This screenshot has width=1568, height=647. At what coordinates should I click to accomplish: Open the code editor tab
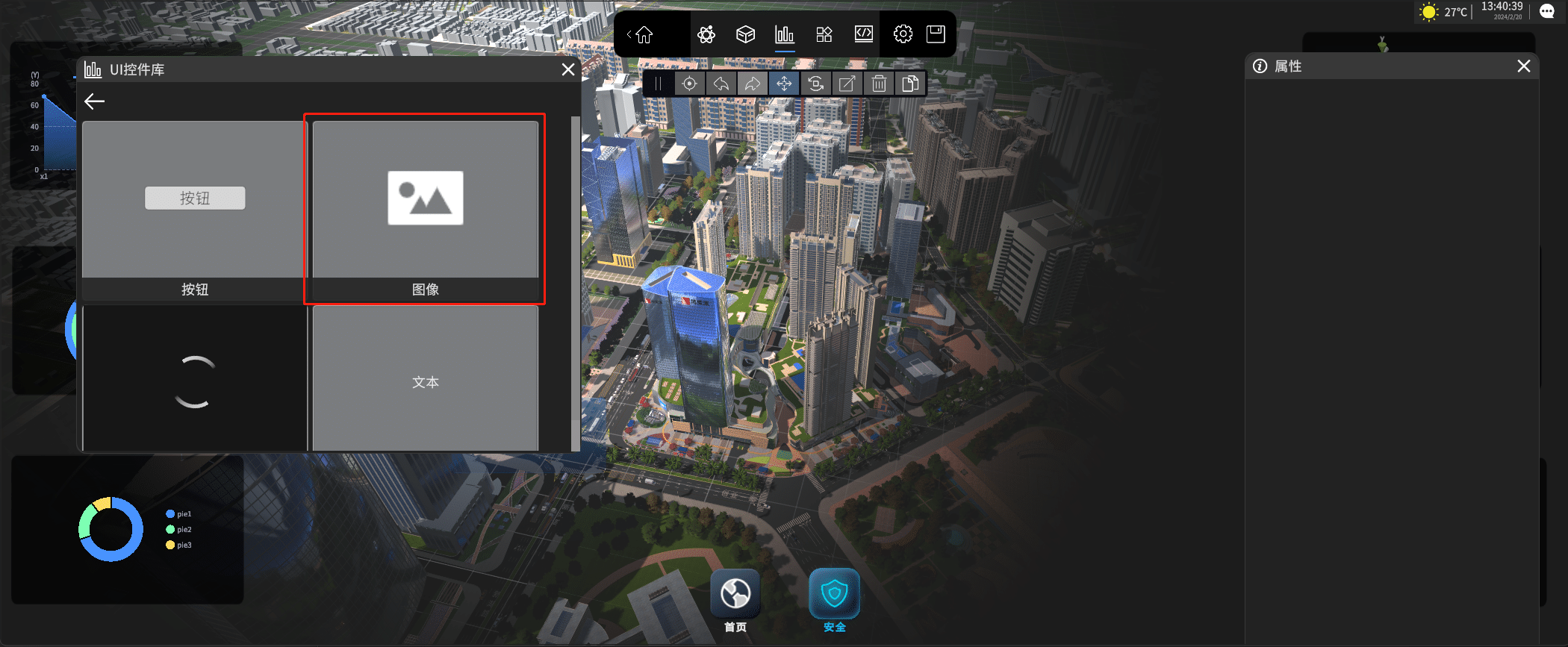(x=864, y=34)
